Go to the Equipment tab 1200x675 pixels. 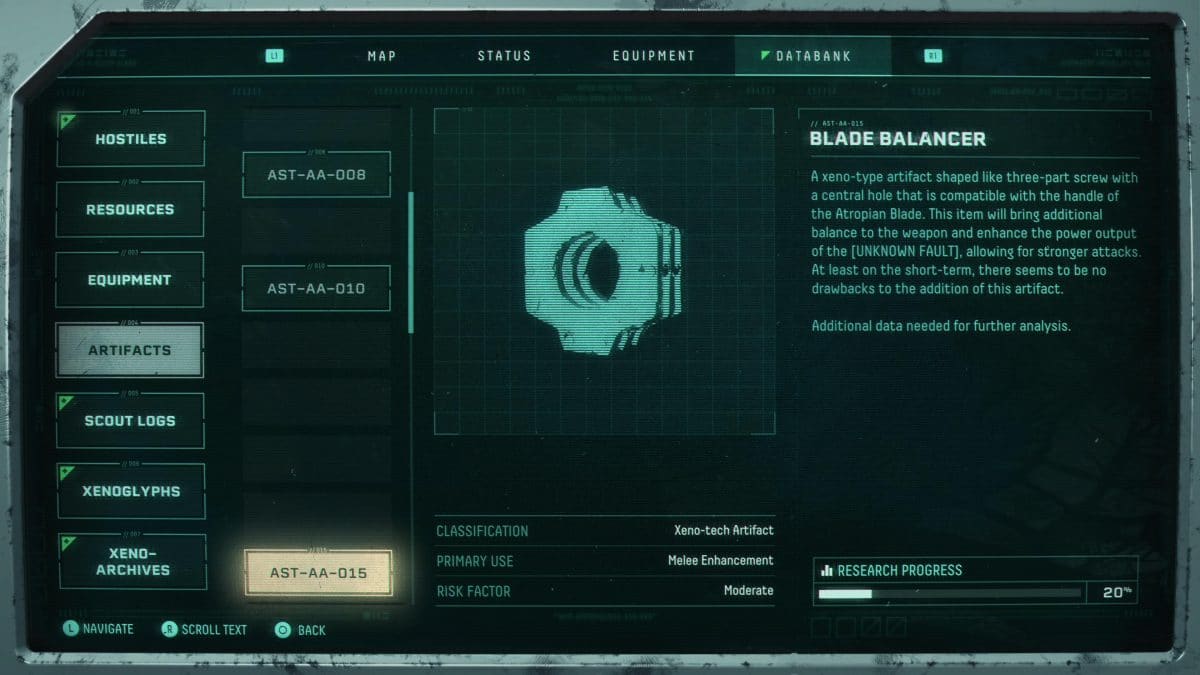[653, 56]
